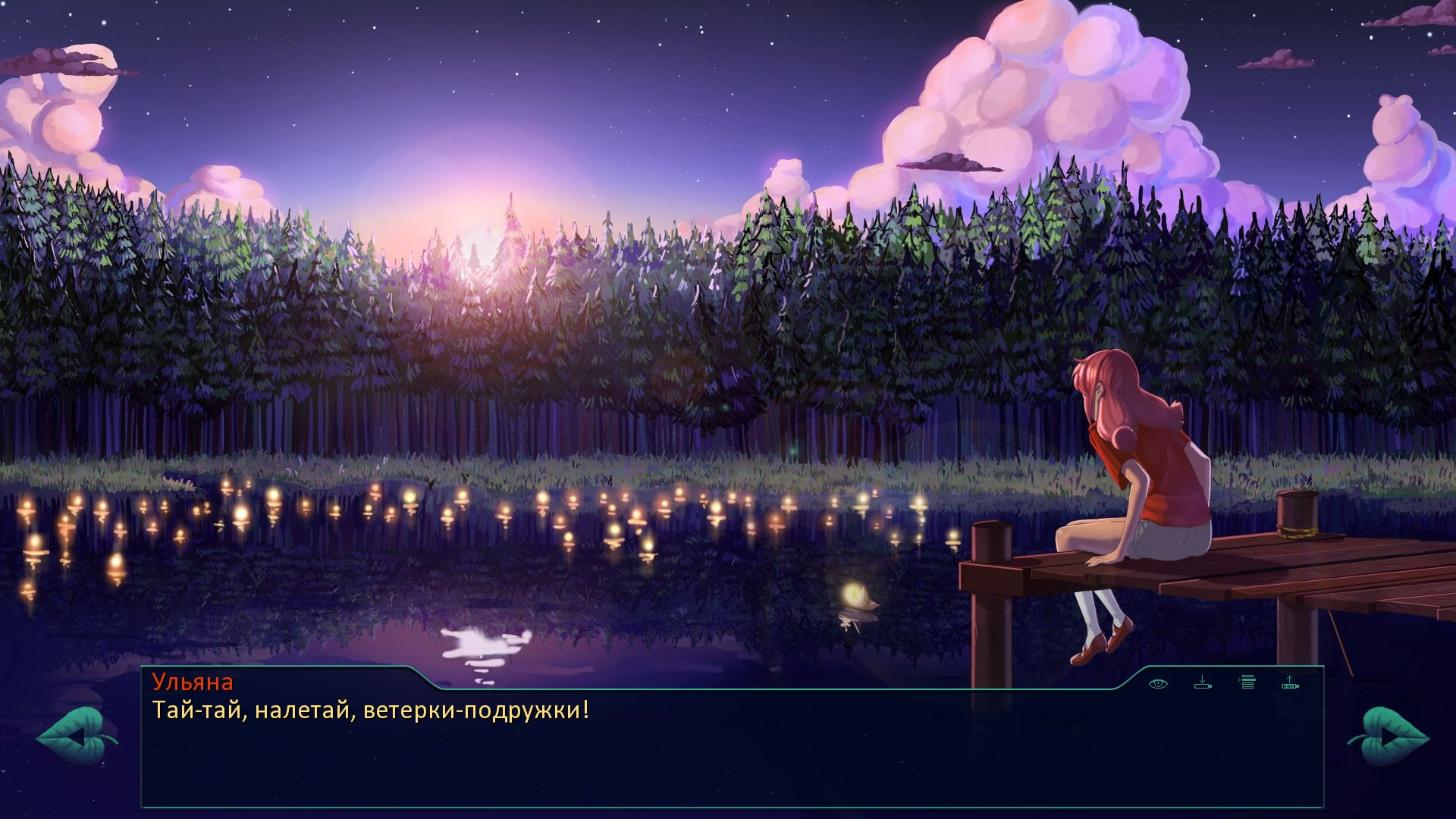The width and height of the screenshot is (1456, 819).
Task: Click the save icon with the down arrow
Action: [x=1203, y=682]
